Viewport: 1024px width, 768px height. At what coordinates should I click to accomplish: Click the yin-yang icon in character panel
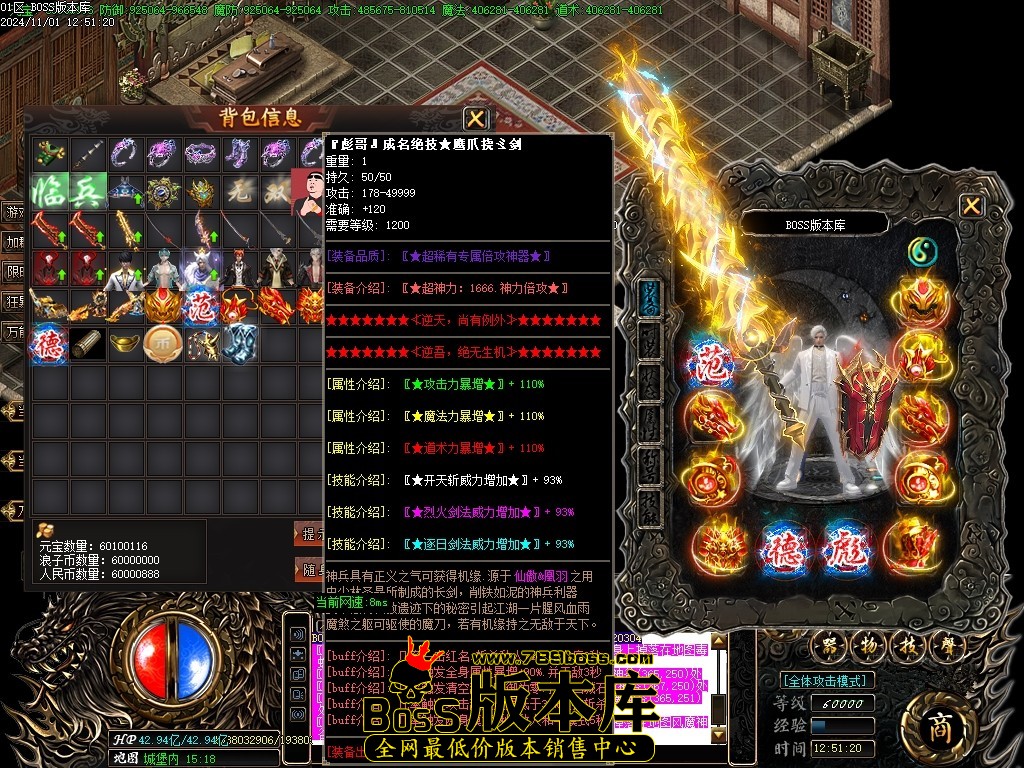(922, 252)
